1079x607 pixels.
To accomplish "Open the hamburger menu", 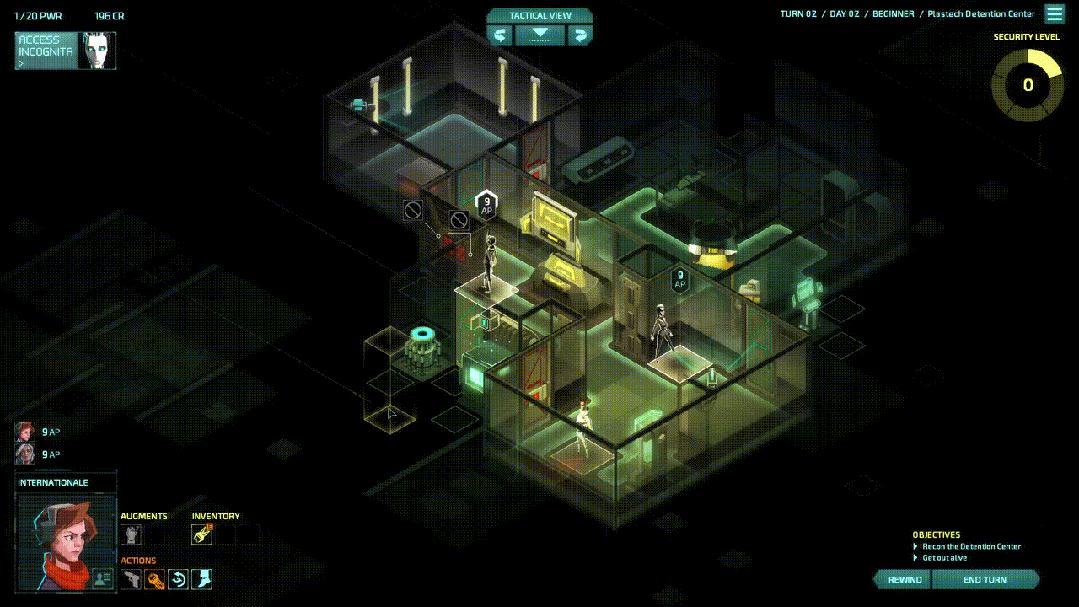I will pos(1054,14).
